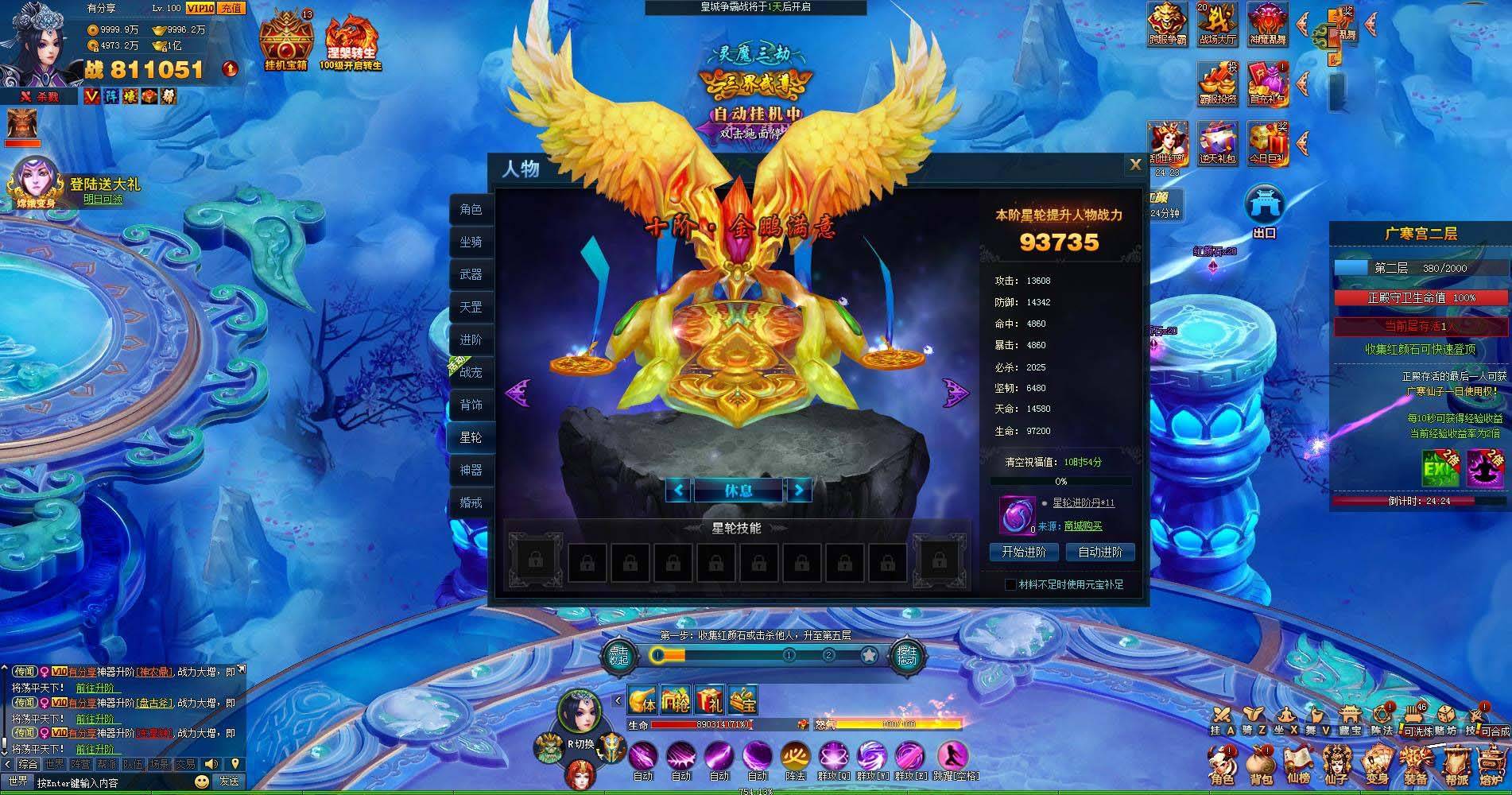Click the 挂机宝箱 treasure chest icon
The width and height of the screenshot is (1512, 795).
(286, 35)
